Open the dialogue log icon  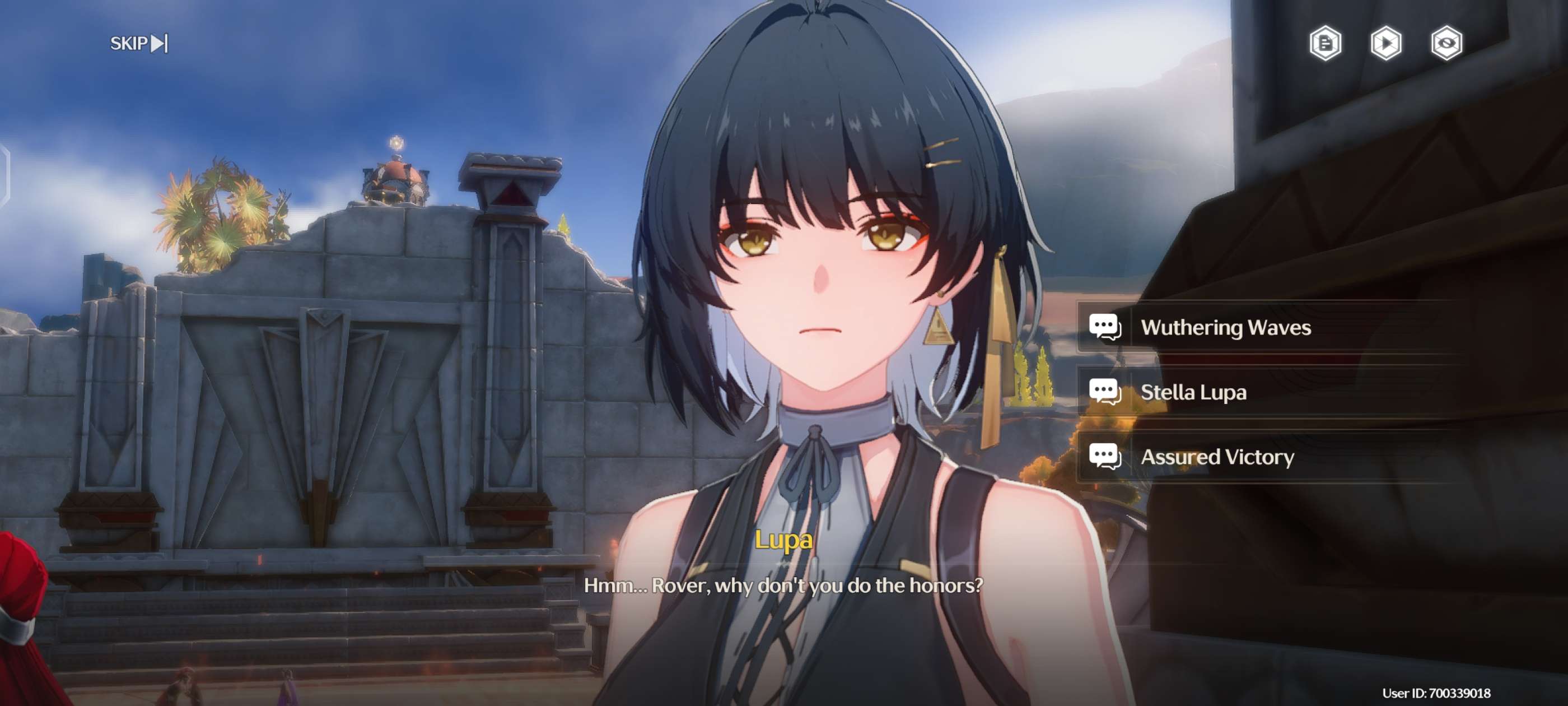point(1325,43)
